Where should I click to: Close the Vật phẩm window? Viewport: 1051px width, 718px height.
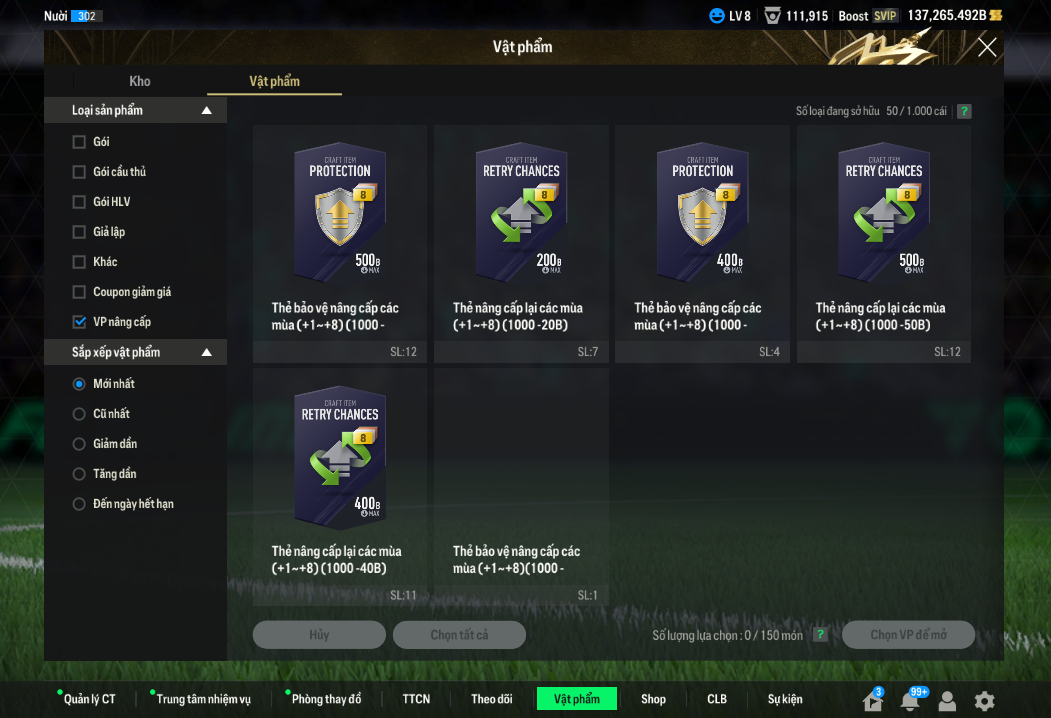pos(987,47)
